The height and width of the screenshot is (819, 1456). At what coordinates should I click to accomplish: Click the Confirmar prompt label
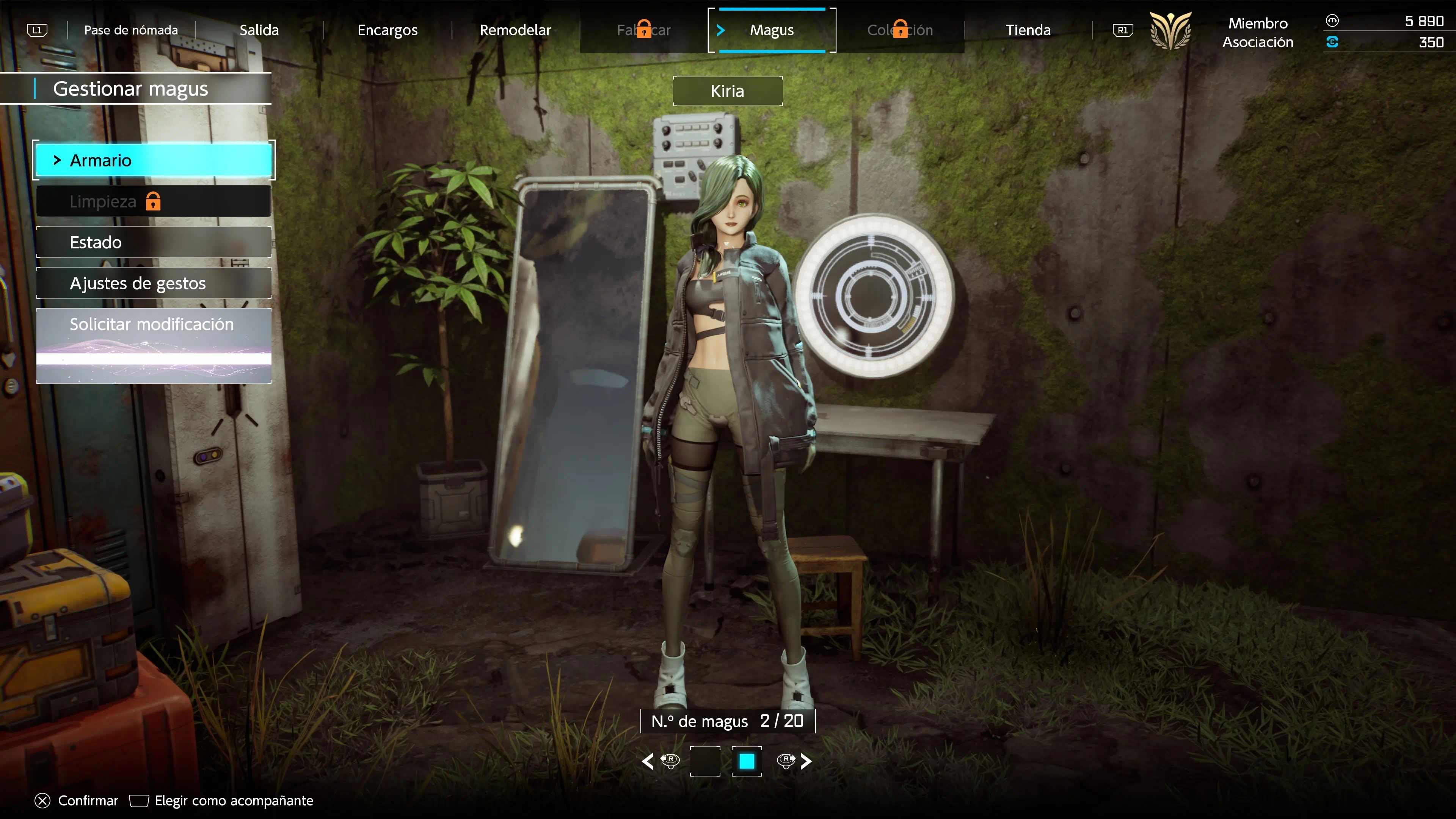point(88,800)
